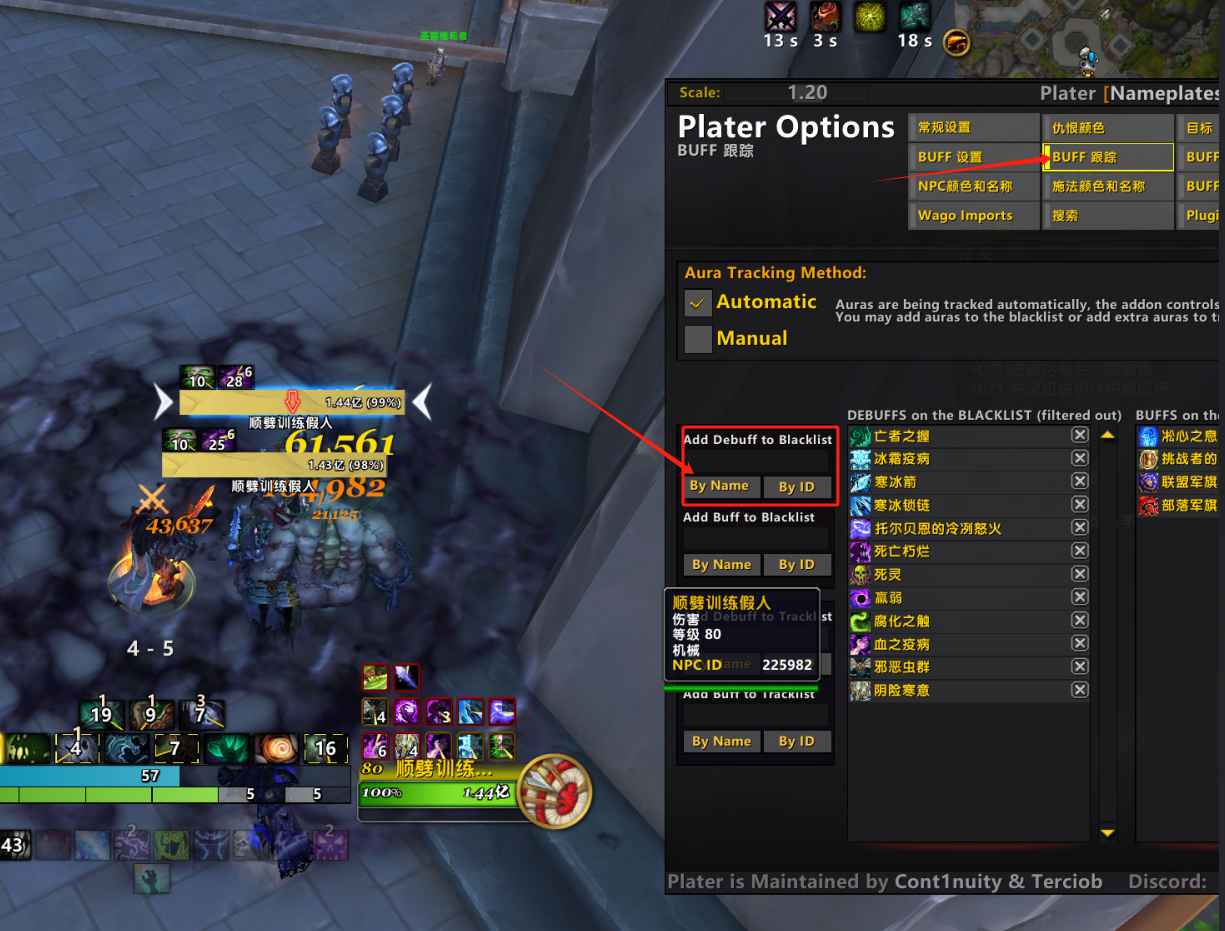Show the Wago Imports tab
Viewport: 1225px width, 931px height.
pos(974,215)
